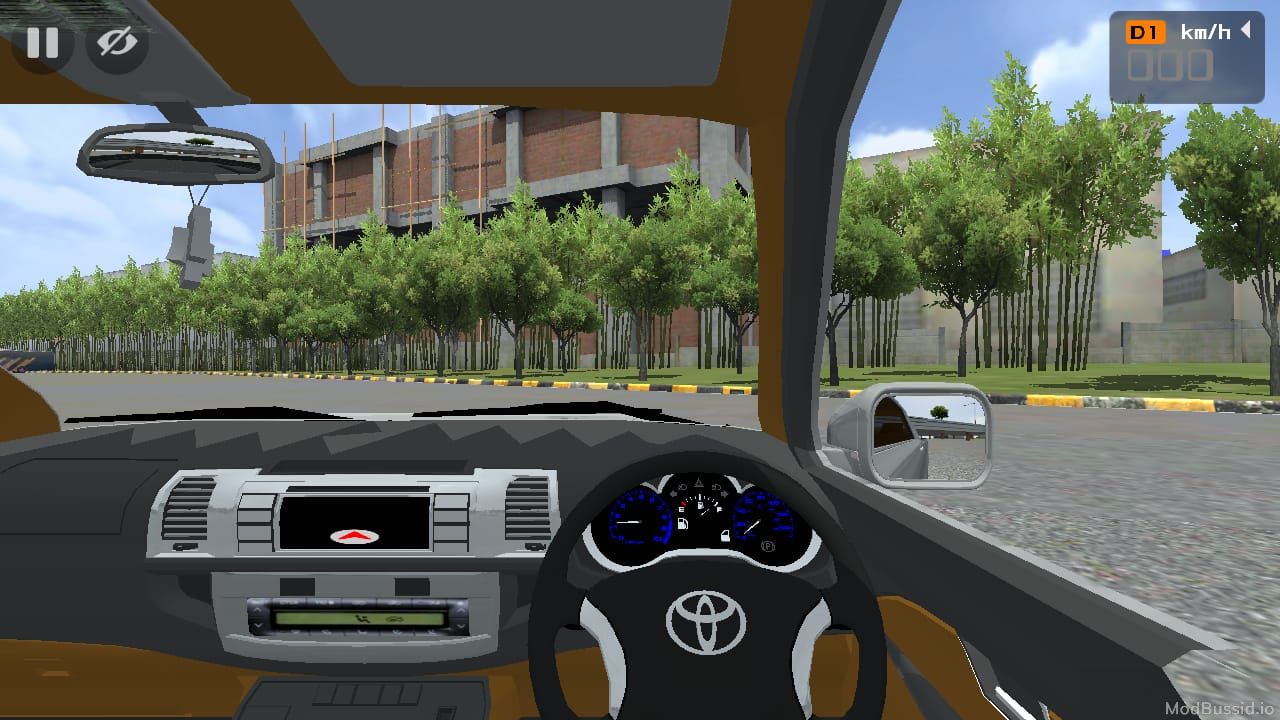Image resolution: width=1280 pixels, height=720 pixels.
Task: Click the down chevron on the AC control panel
Action: coord(257,626)
